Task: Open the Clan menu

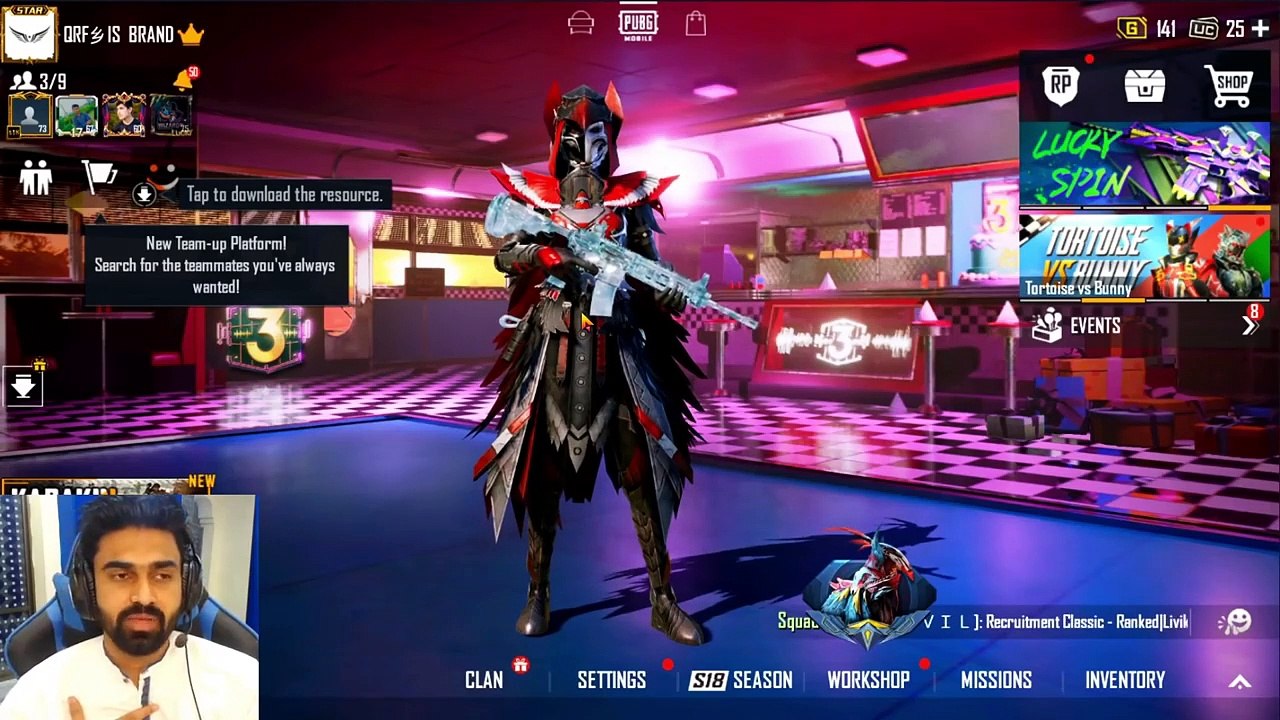Action: 484,680
